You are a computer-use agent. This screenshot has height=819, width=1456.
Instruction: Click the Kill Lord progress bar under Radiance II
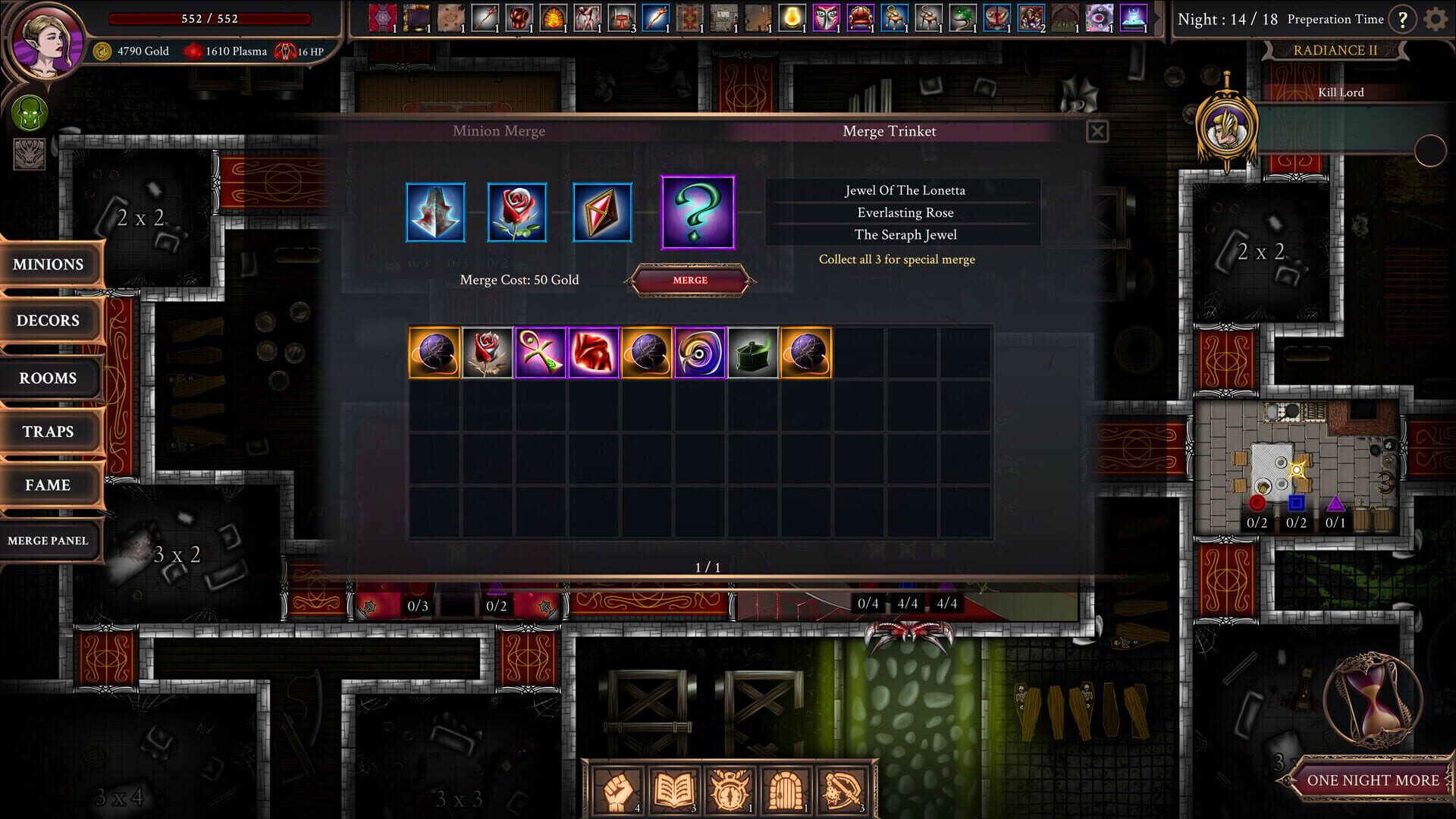pyautogui.click(x=1342, y=93)
